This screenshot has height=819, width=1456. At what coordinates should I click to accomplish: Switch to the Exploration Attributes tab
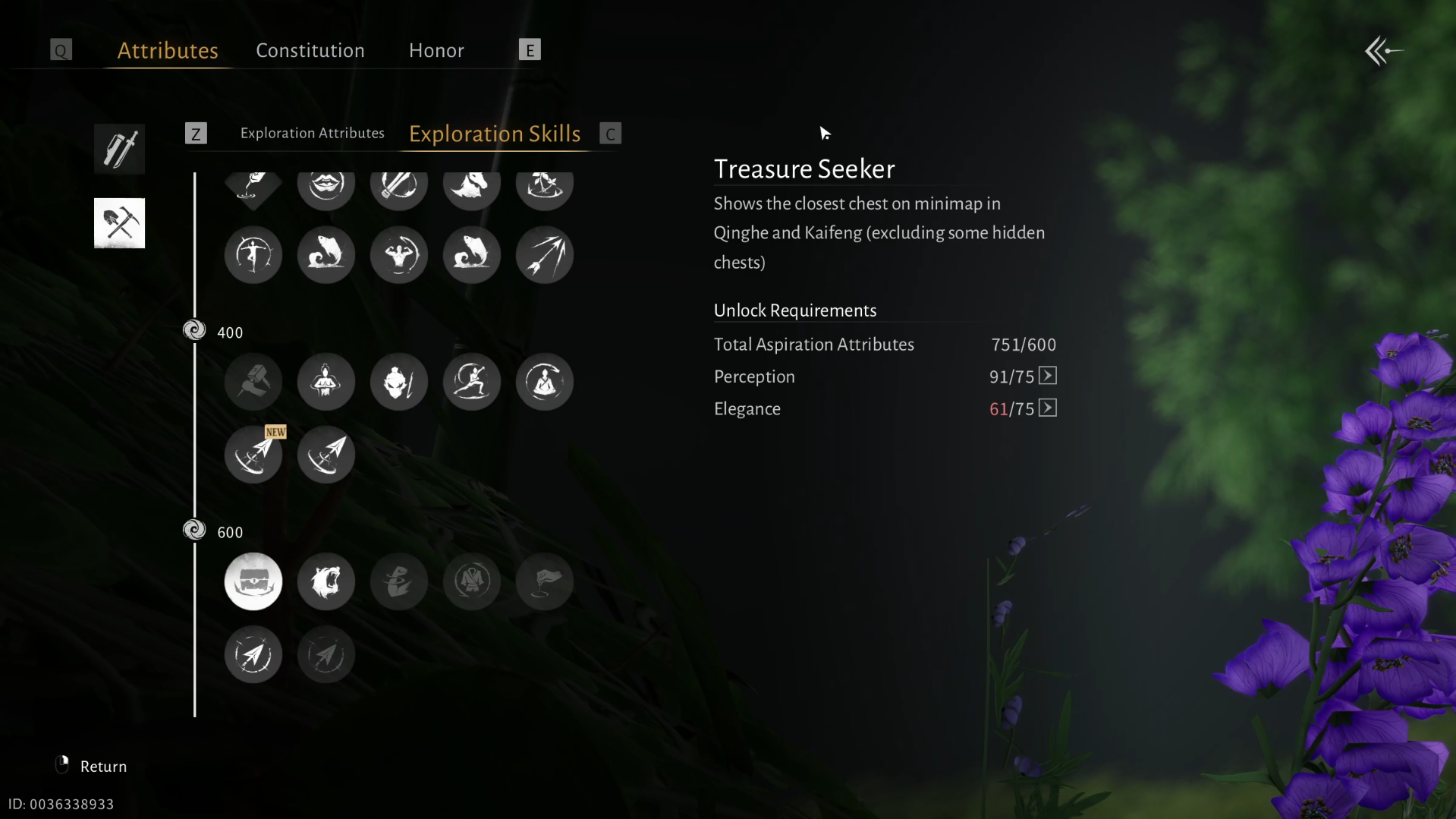click(312, 133)
